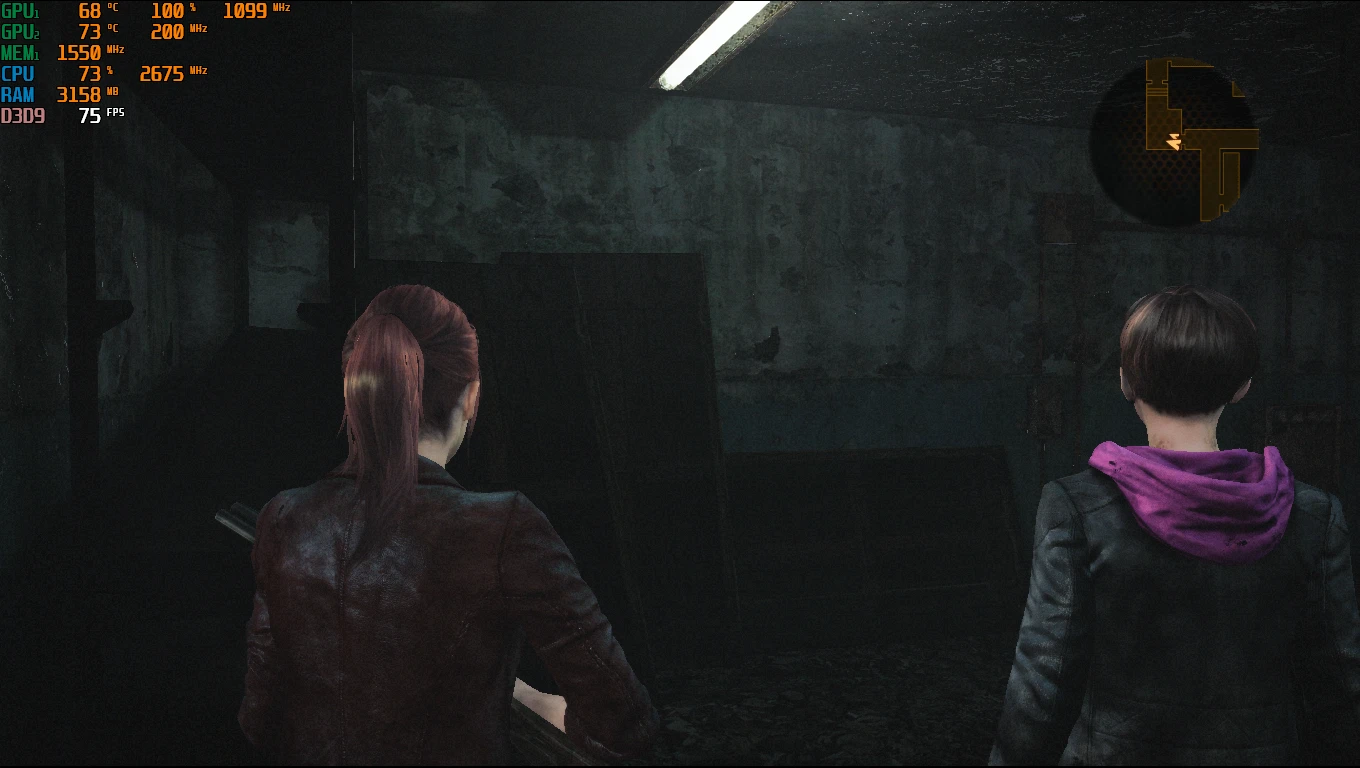Click the partner's arrow marker on the minimap
Viewport: 1360px width, 768px height.
(x=1173, y=136)
